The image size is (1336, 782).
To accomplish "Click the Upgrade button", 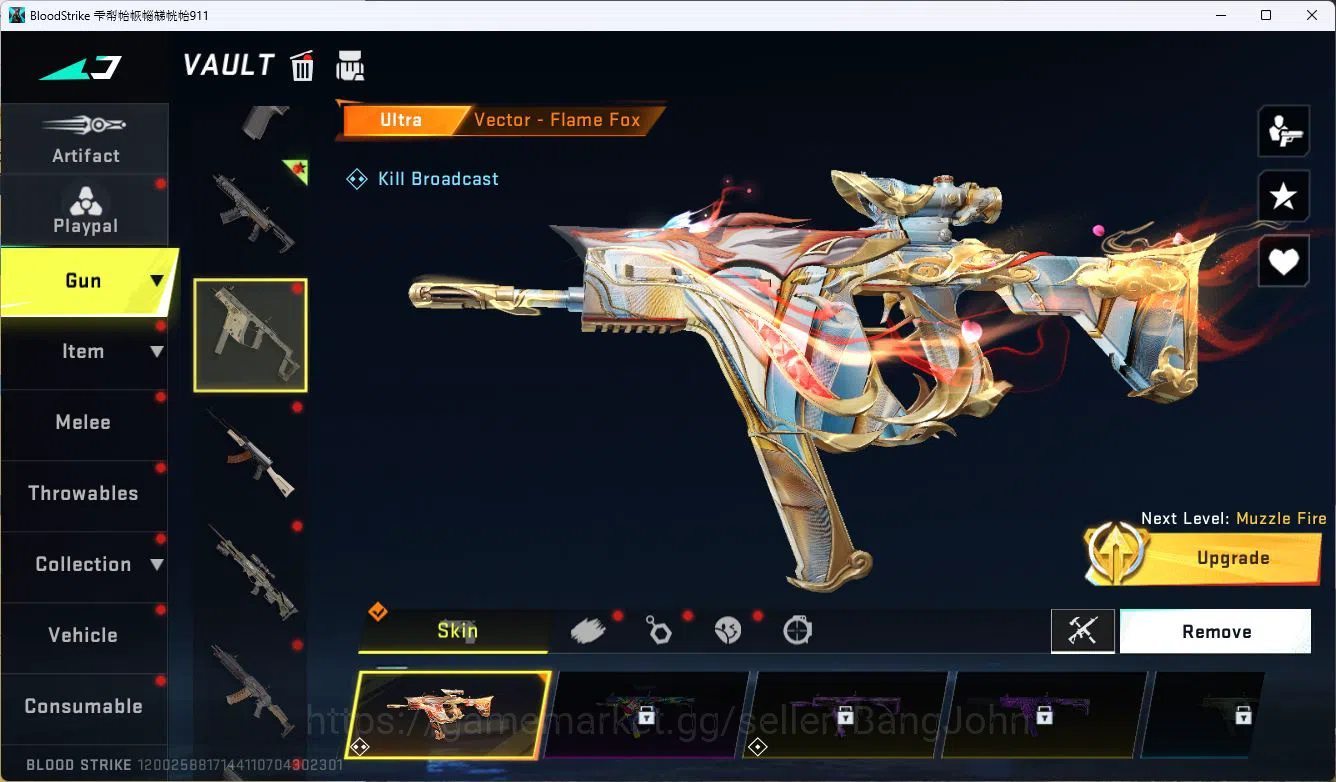I will click(x=1232, y=558).
